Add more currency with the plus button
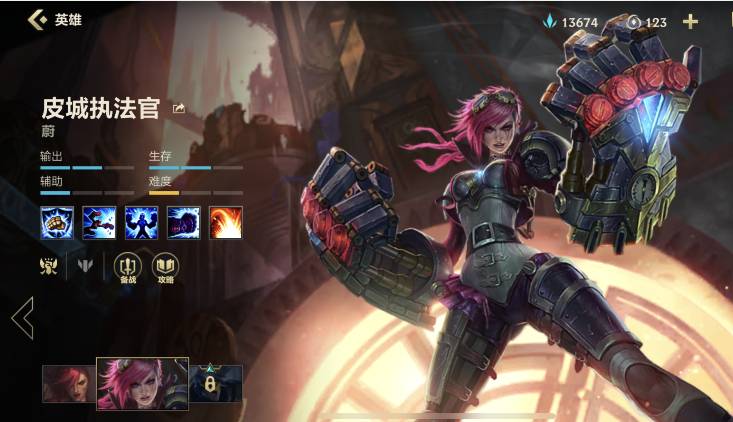The width and height of the screenshot is (733, 422). (x=690, y=21)
